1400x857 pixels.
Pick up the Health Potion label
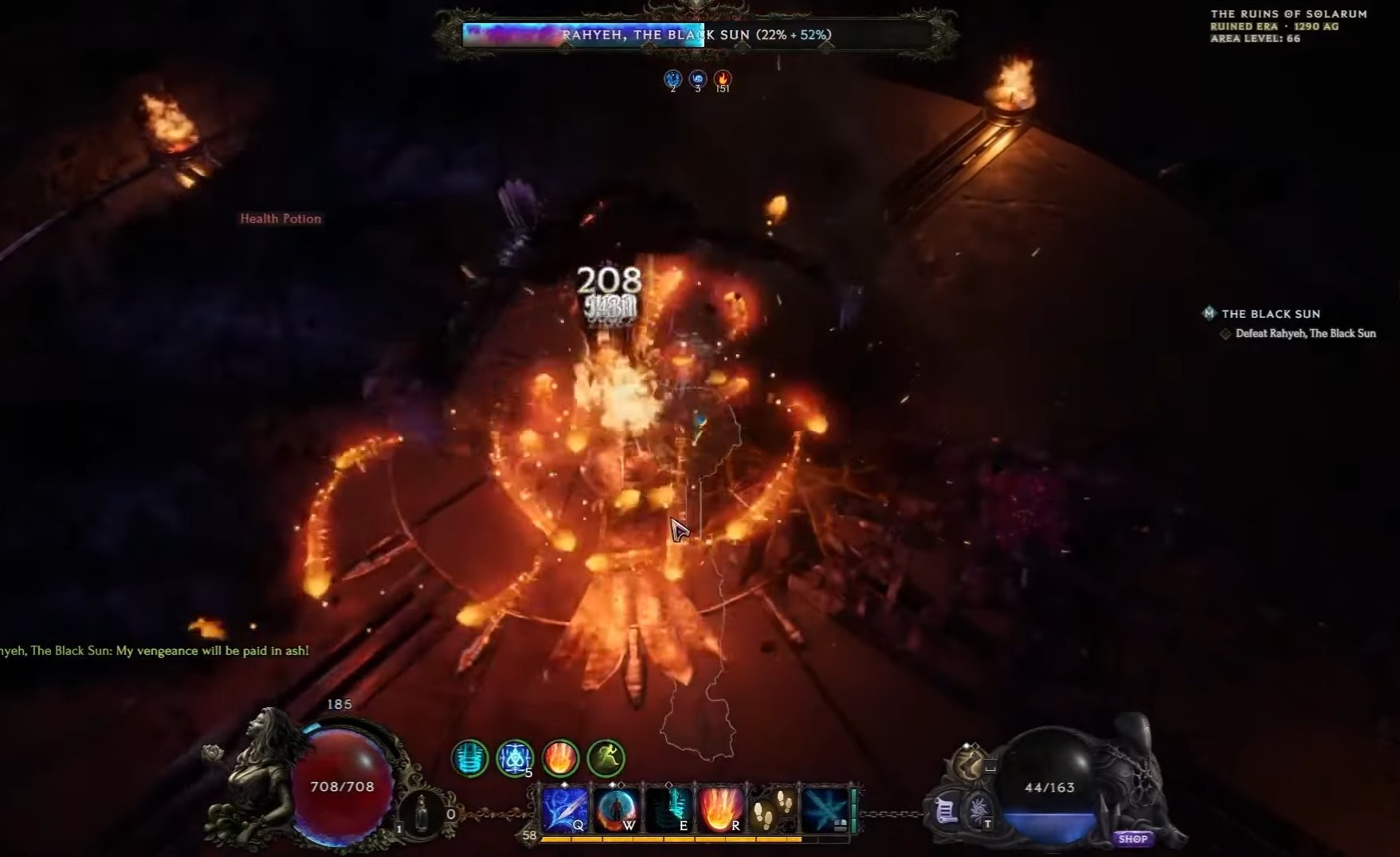pyautogui.click(x=280, y=218)
